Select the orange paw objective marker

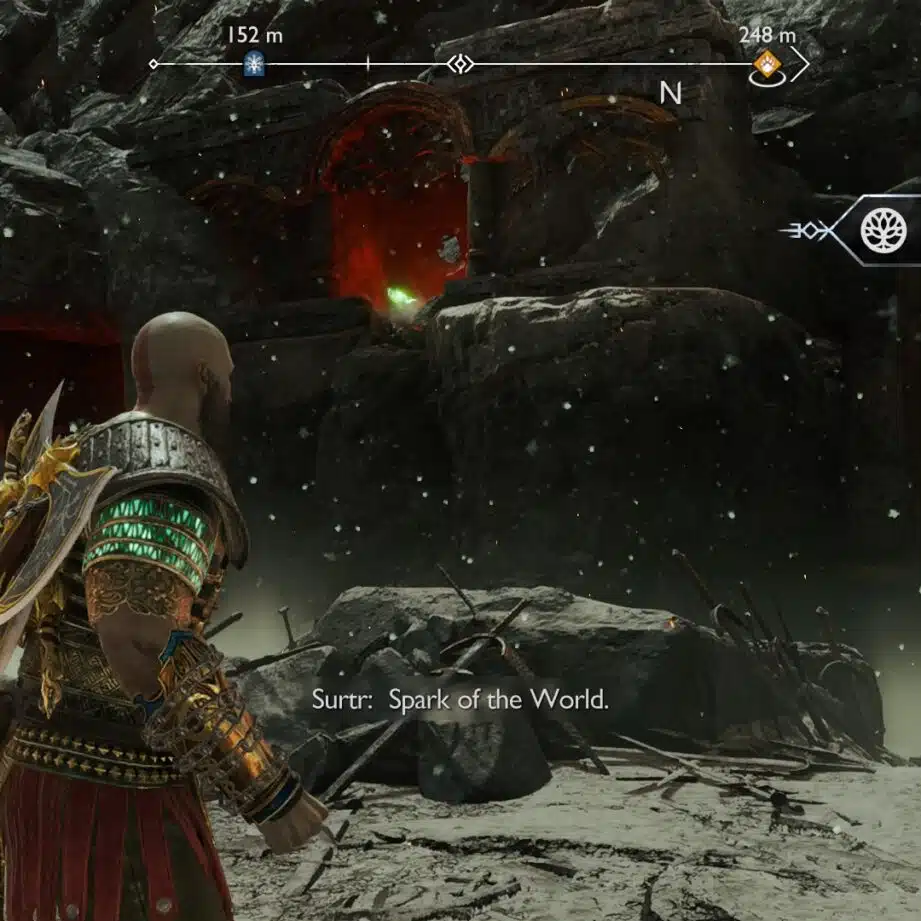(766, 65)
